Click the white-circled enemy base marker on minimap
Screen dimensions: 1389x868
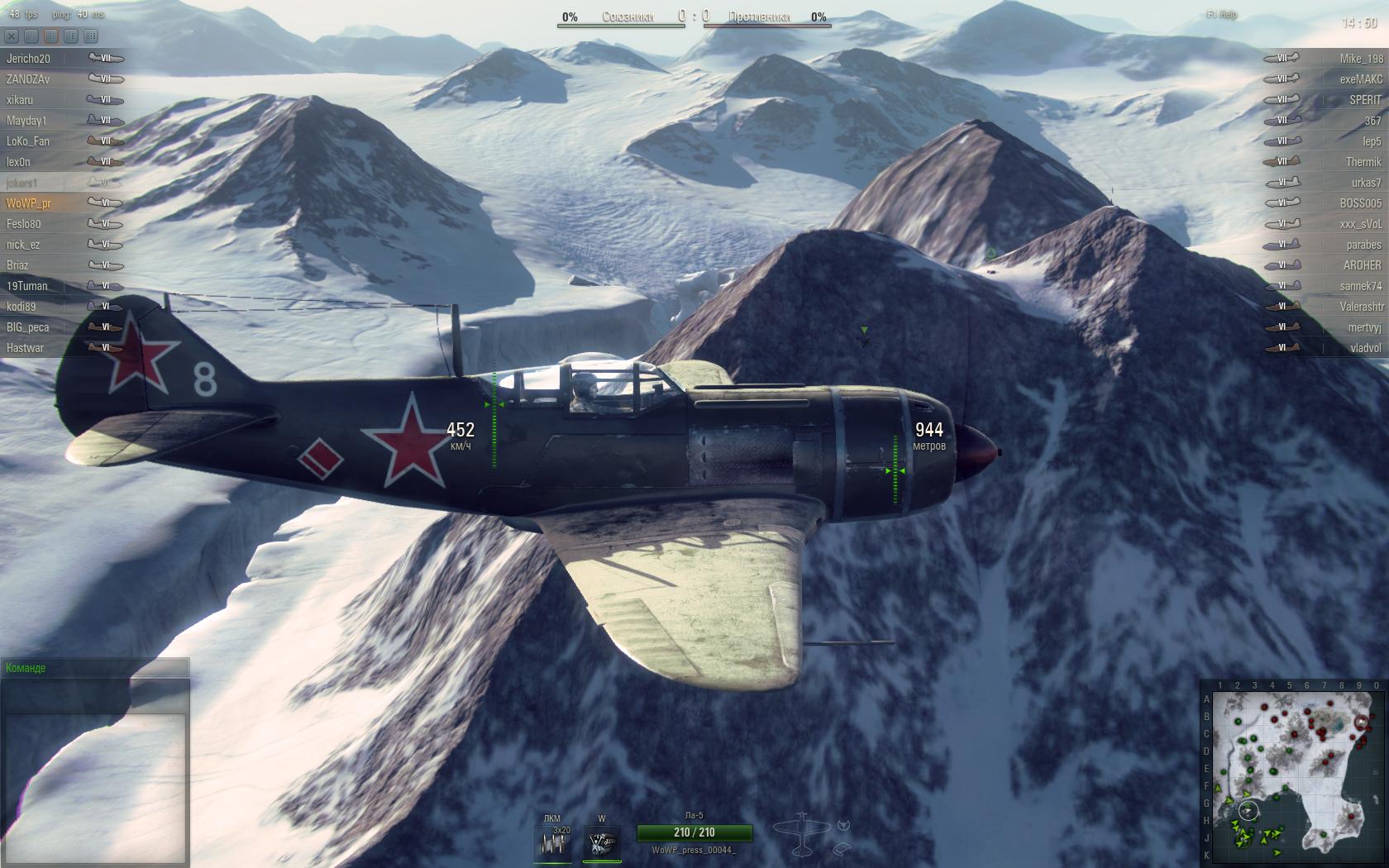(x=1362, y=722)
